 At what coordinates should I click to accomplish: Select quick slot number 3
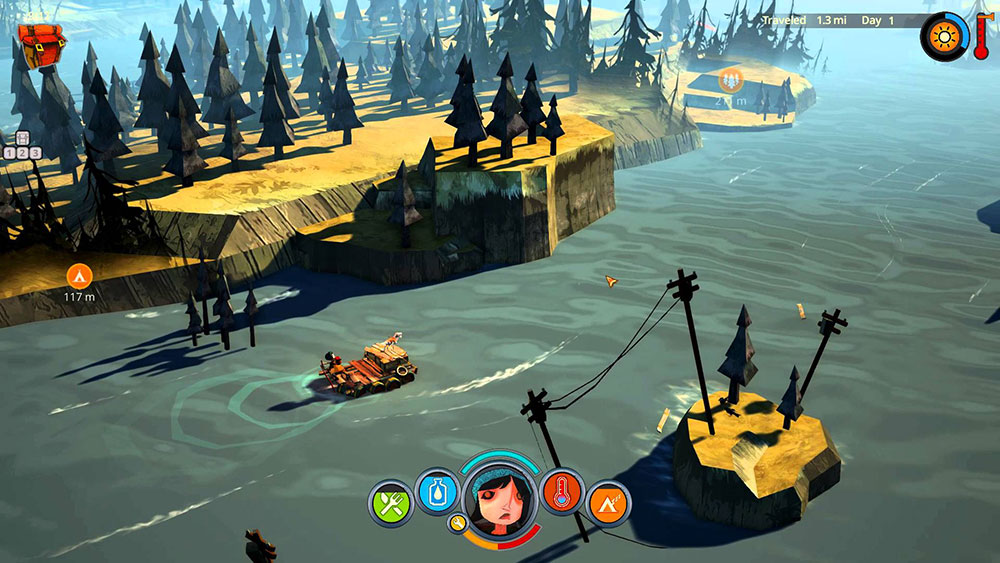click(x=35, y=153)
